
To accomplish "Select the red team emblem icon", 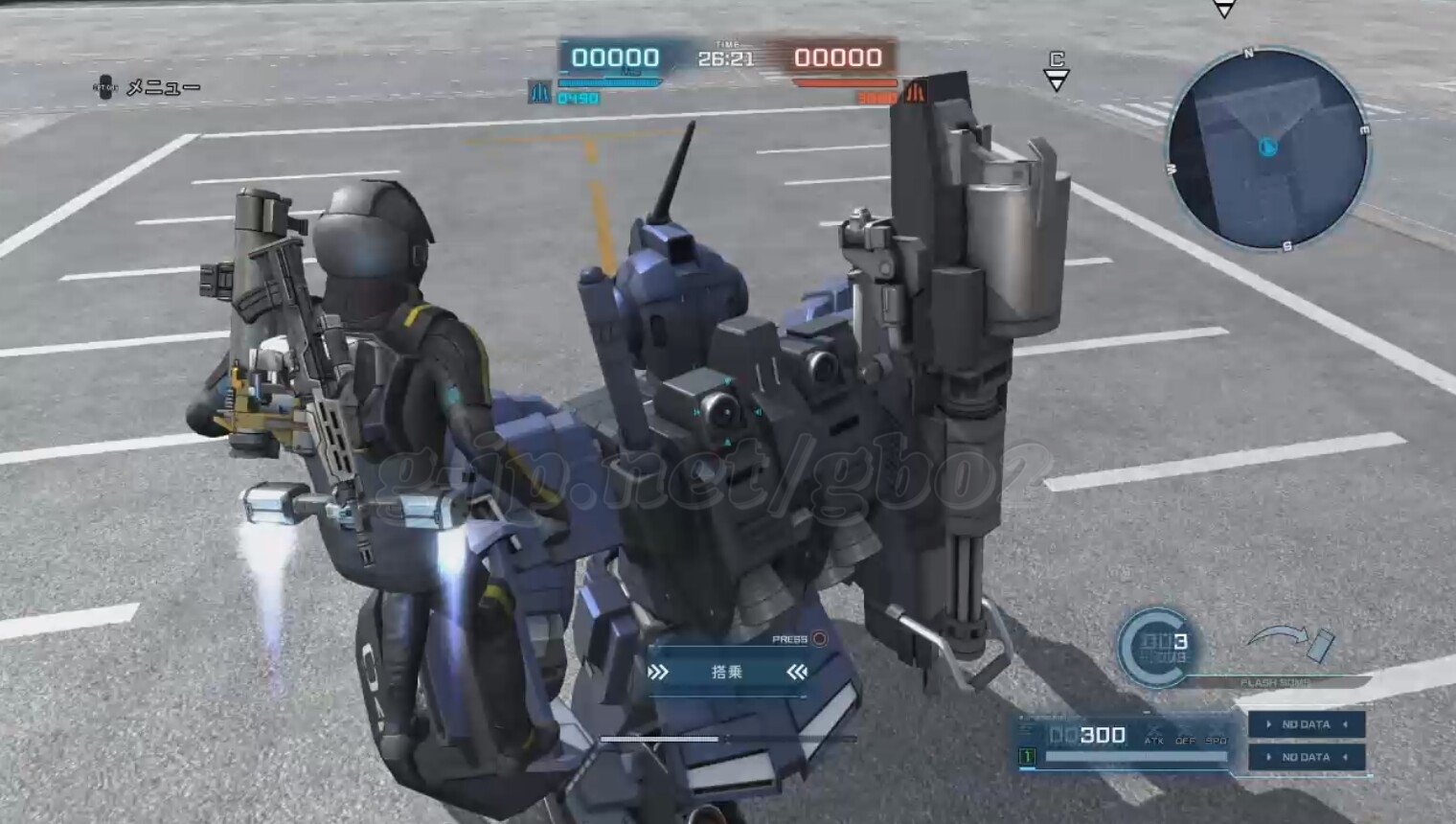I will tap(915, 93).
